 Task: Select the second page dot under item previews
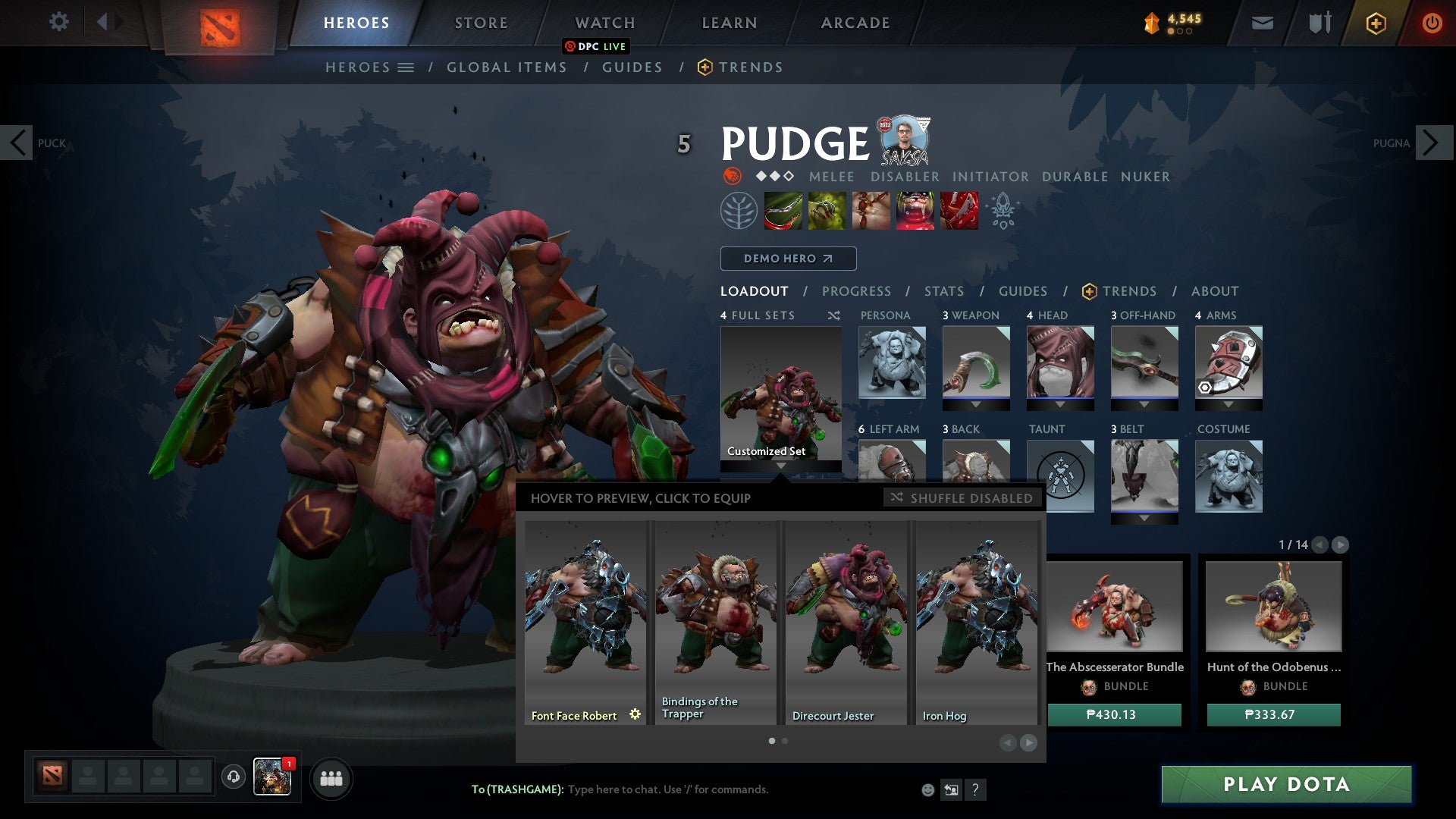click(x=784, y=741)
